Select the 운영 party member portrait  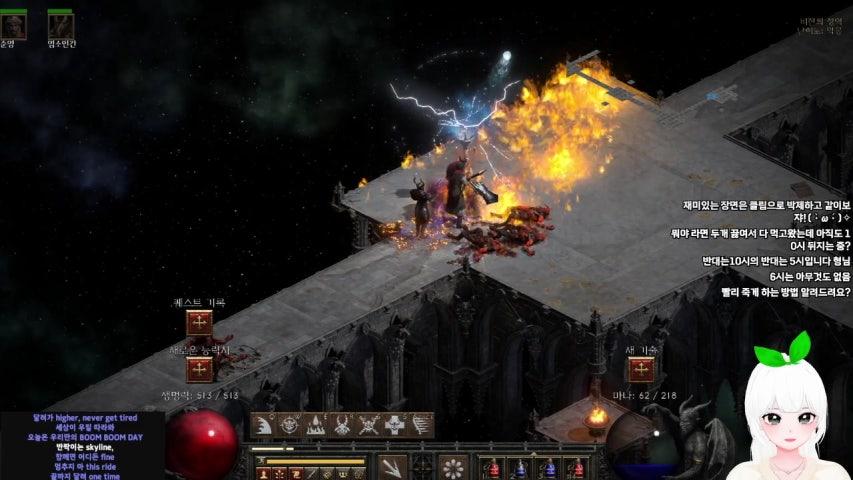pyautogui.click(x=10, y=26)
